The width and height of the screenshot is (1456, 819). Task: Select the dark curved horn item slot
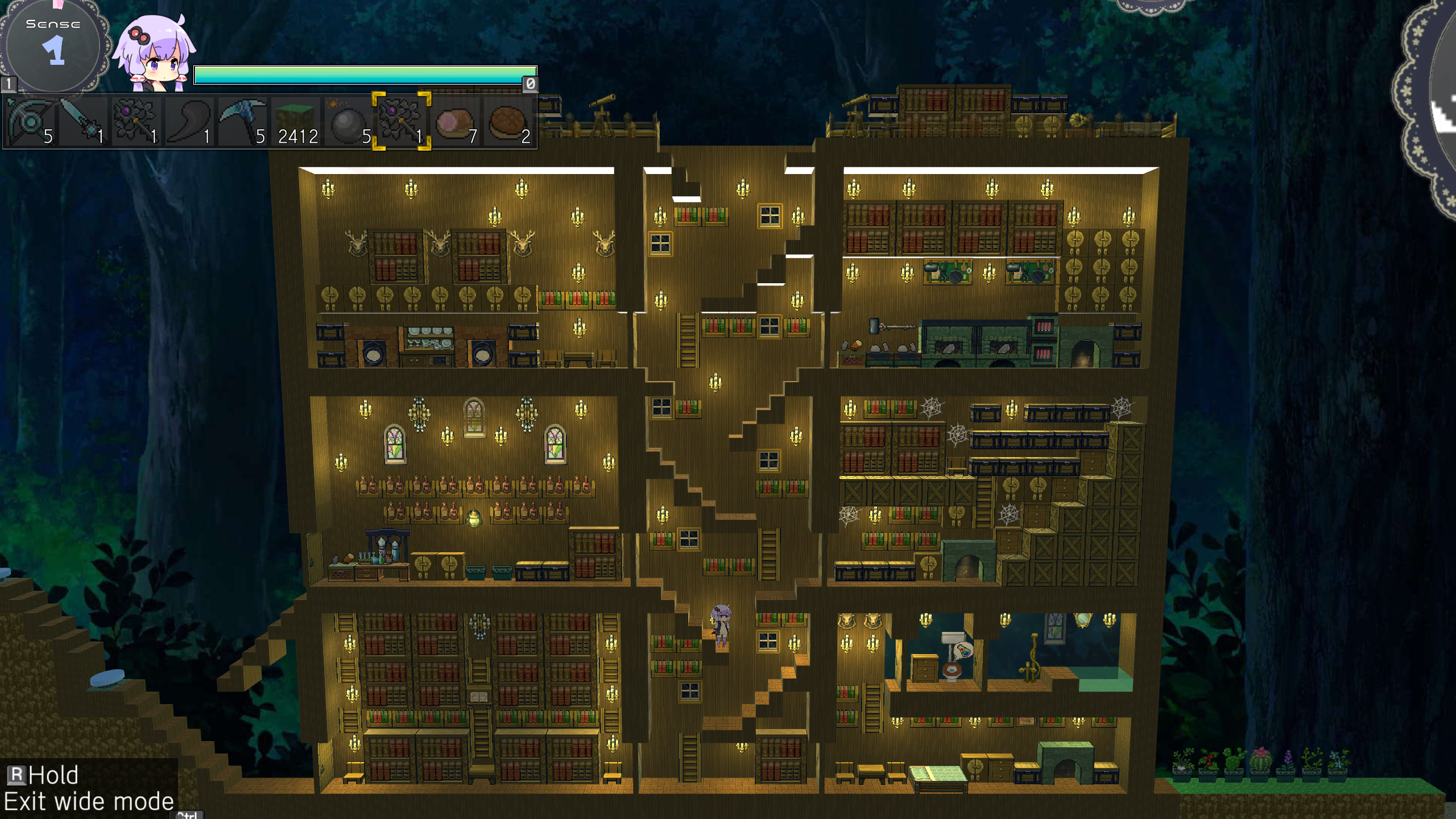point(189,122)
